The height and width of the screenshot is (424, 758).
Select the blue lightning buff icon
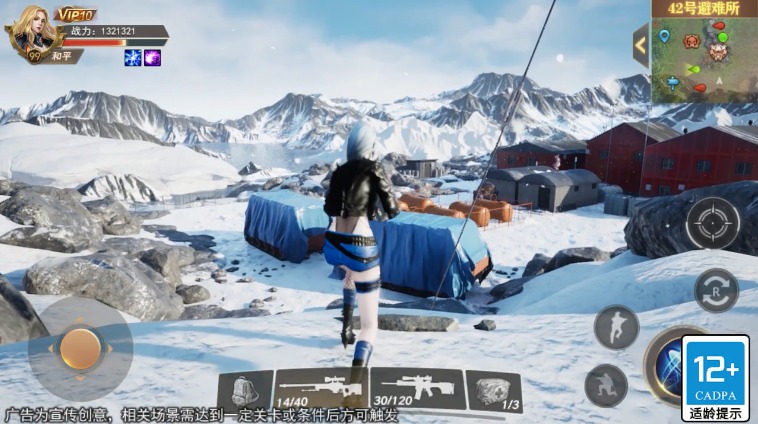[x=132, y=58]
